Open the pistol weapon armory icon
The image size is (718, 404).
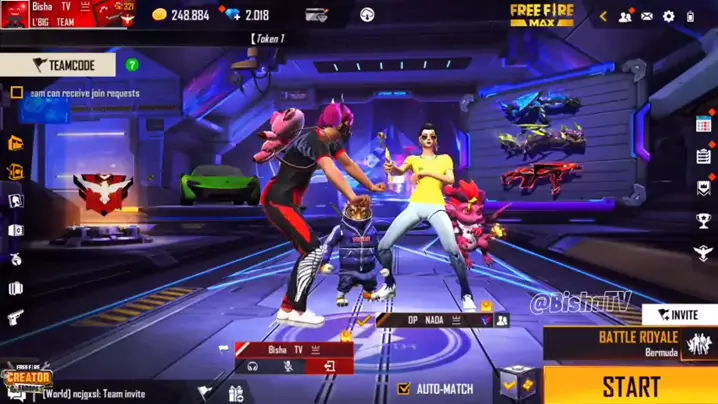point(16,318)
